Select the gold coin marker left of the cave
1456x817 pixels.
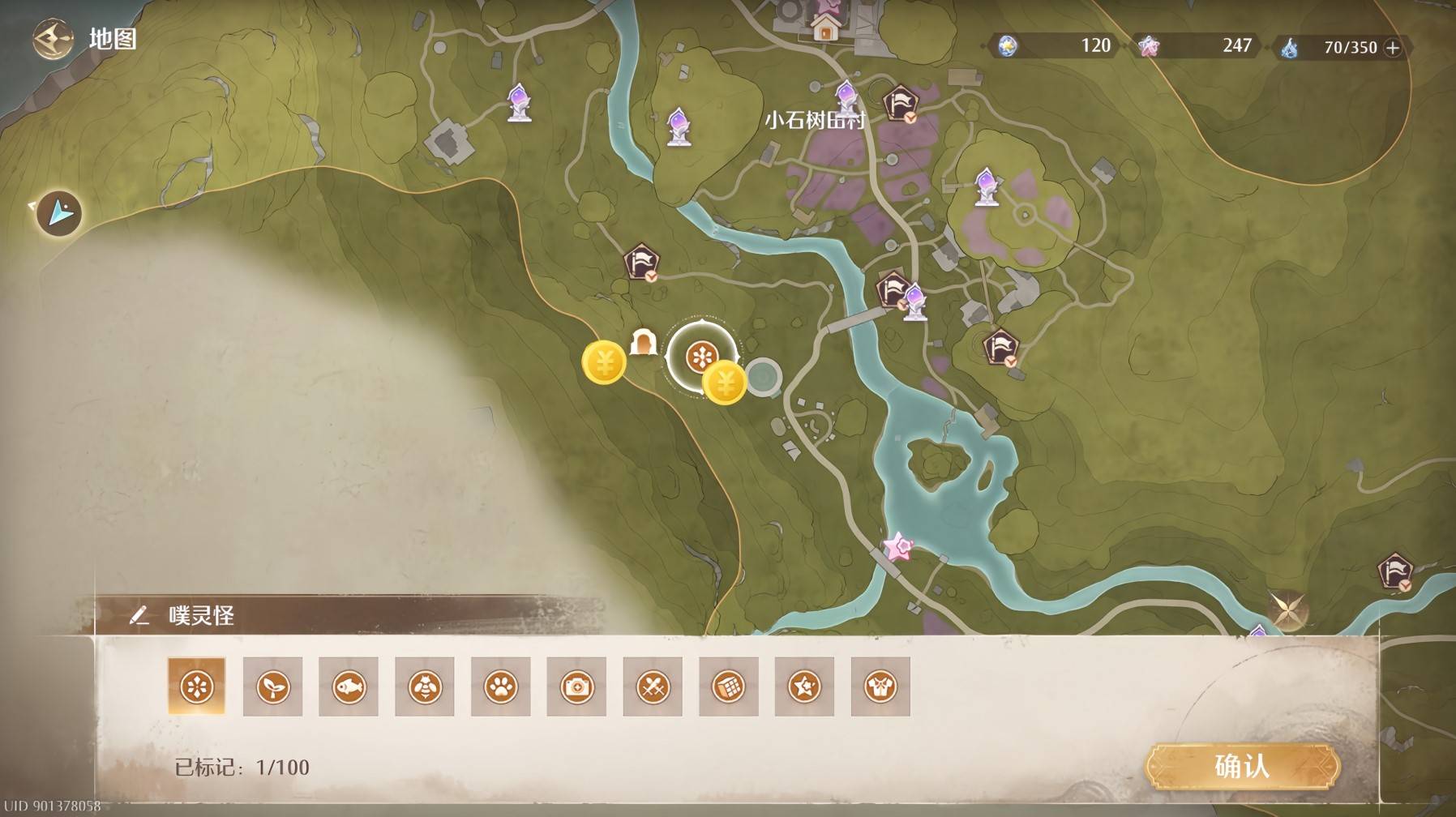(x=604, y=362)
